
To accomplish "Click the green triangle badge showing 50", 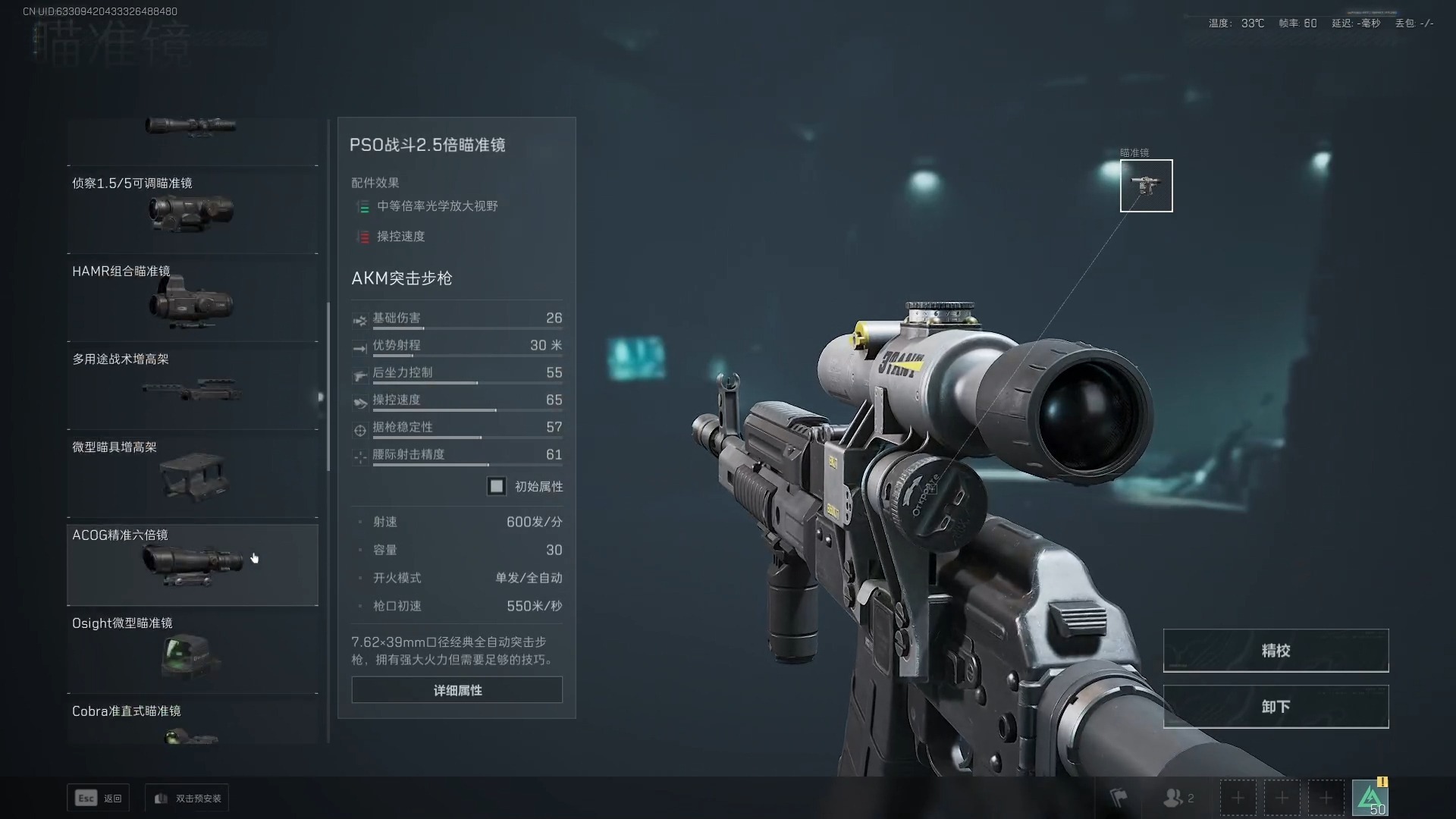I will [1371, 797].
